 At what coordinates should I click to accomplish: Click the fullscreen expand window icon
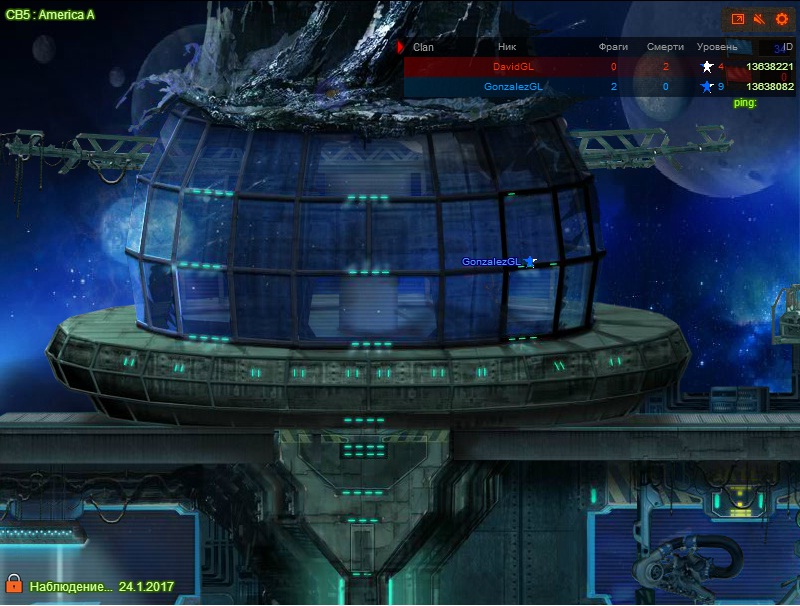coord(738,19)
